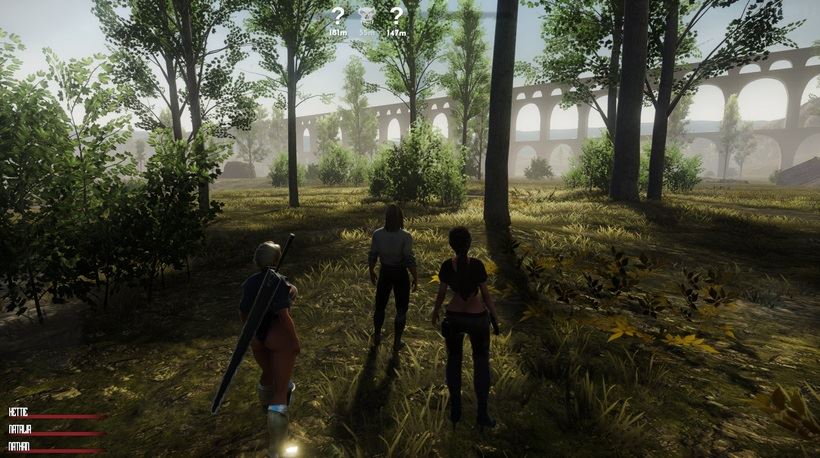Select party member Hettie
Viewport: 820px width, 458px height.
coord(18,411)
